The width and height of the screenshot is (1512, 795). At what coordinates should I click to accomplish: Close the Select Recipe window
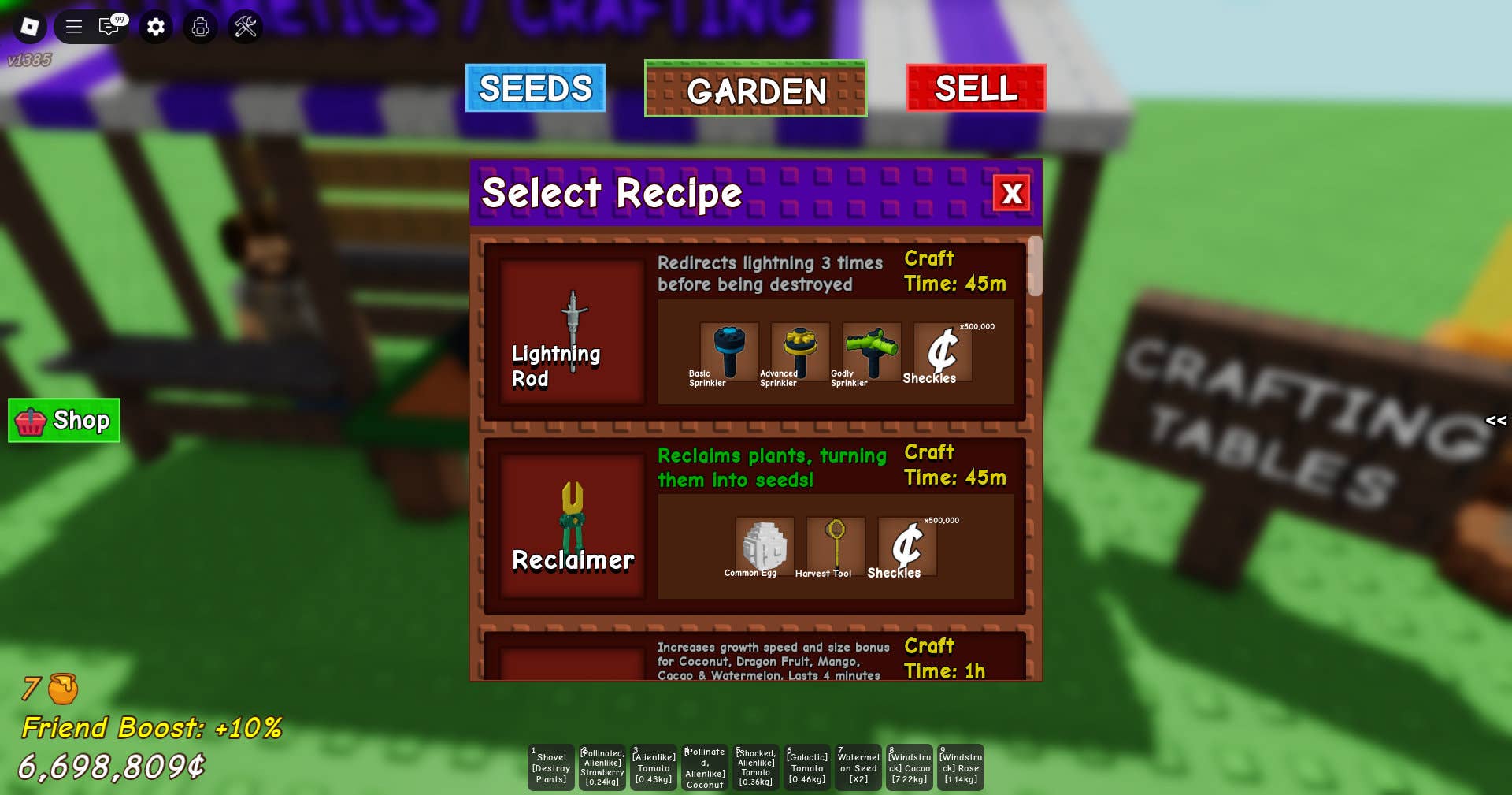coord(1012,193)
